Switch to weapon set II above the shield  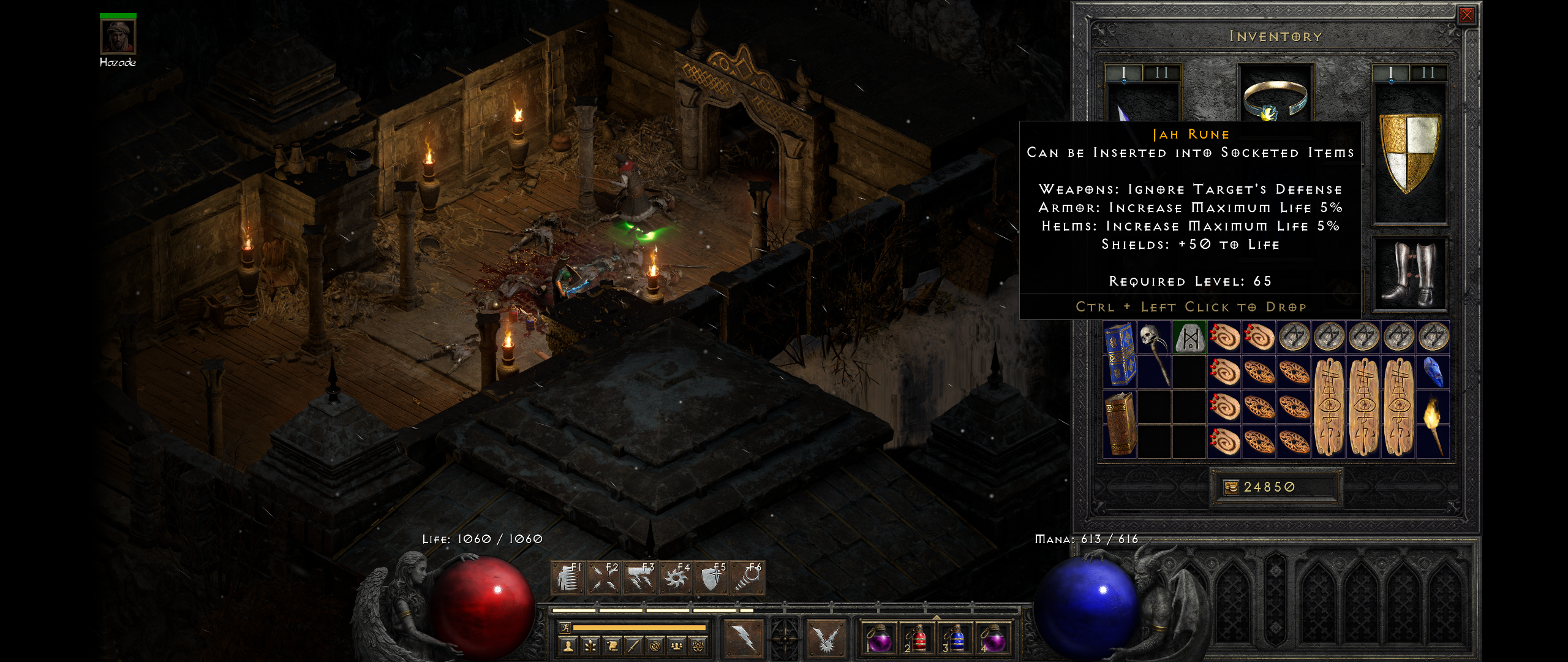[x=1428, y=73]
